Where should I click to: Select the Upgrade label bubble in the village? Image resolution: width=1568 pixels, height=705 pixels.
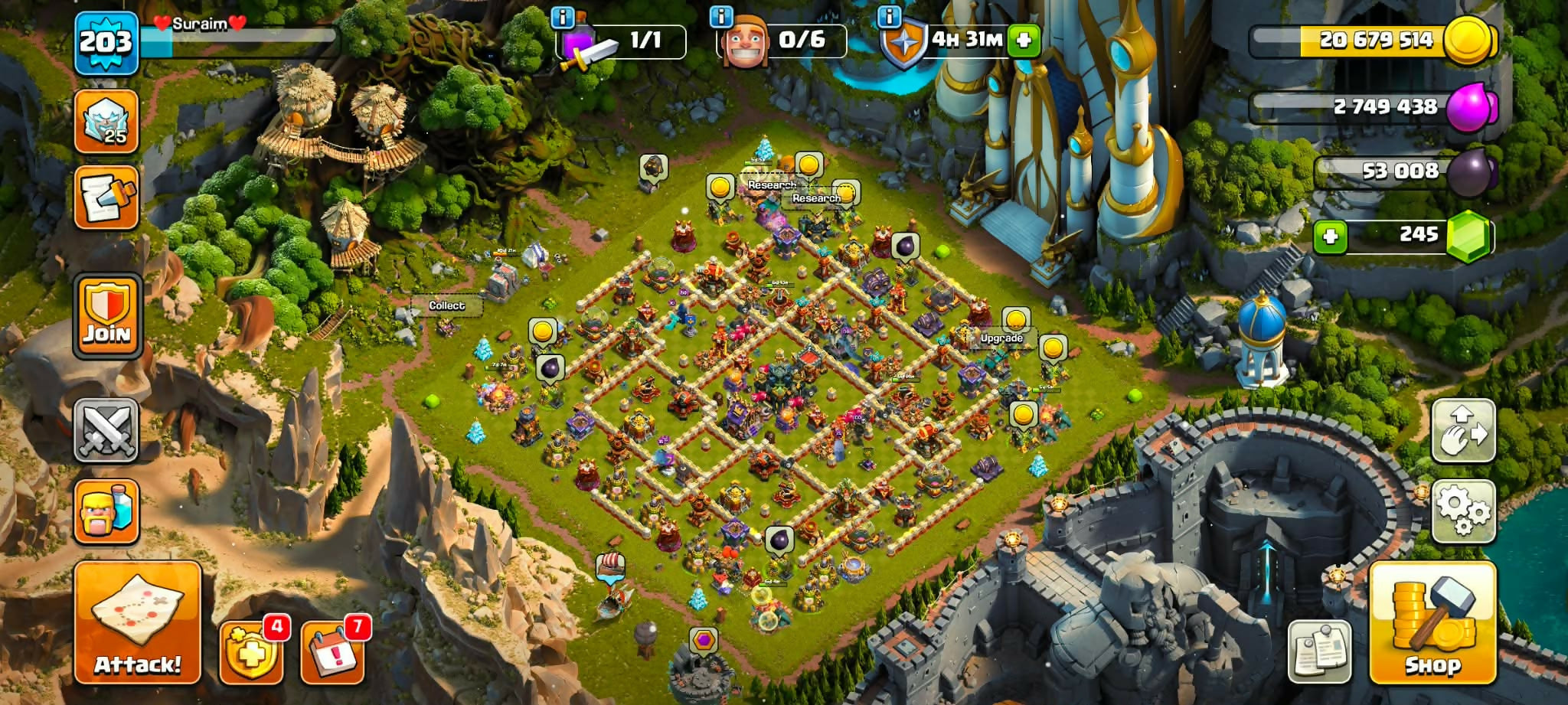point(1001,338)
